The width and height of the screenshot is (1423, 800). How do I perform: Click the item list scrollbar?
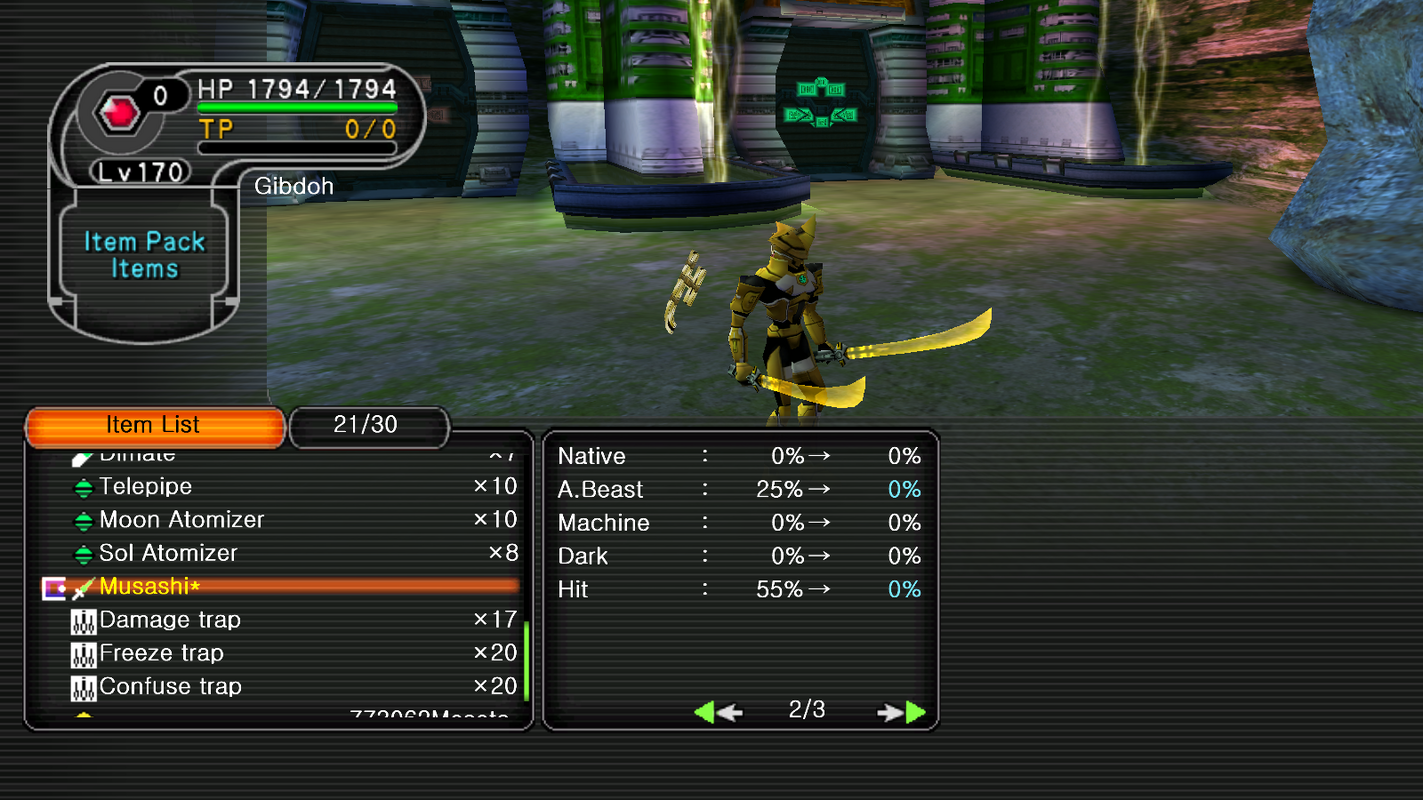pos(526,660)
